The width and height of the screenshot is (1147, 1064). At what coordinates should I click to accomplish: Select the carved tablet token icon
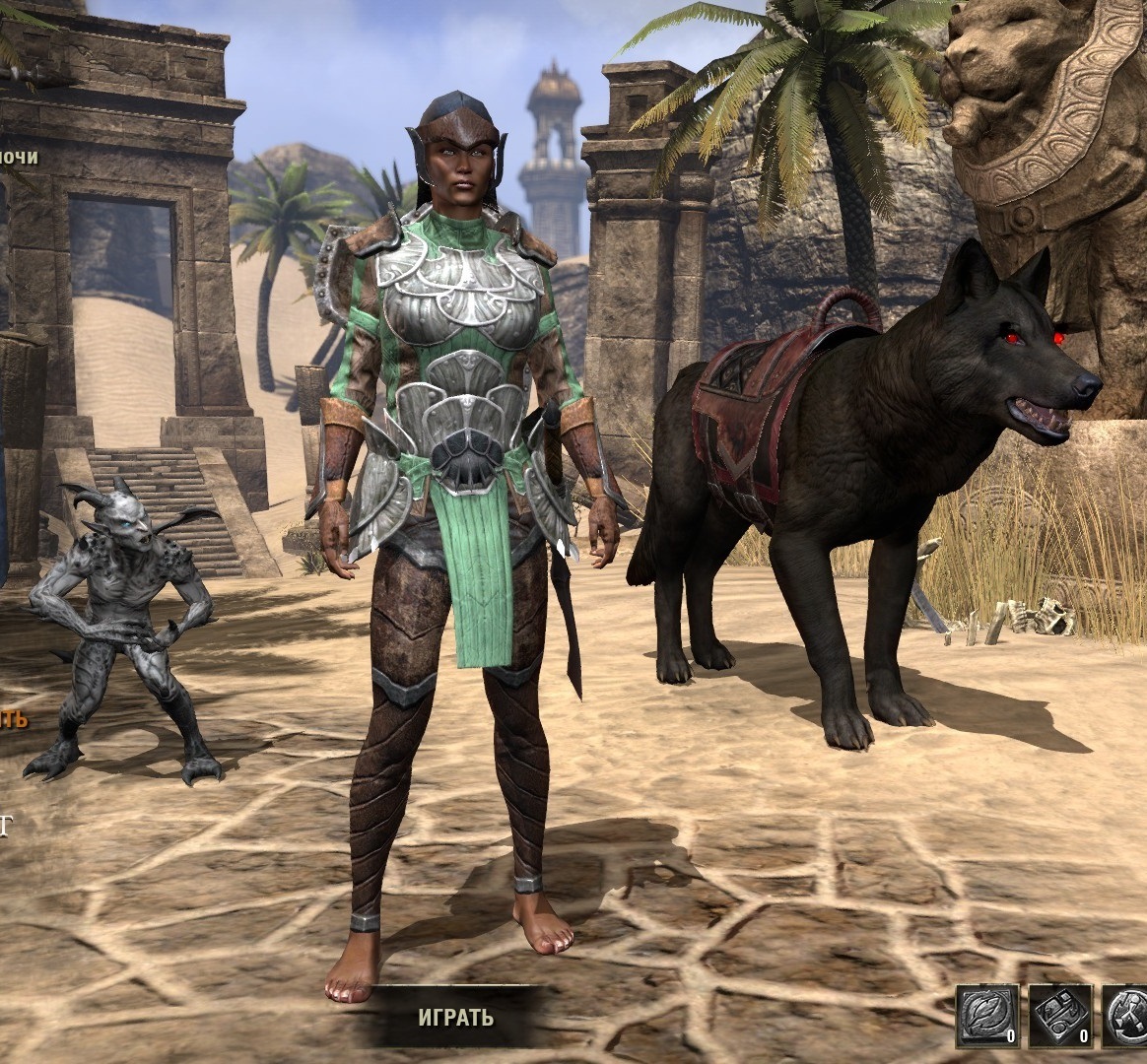pos(1060,1016)
